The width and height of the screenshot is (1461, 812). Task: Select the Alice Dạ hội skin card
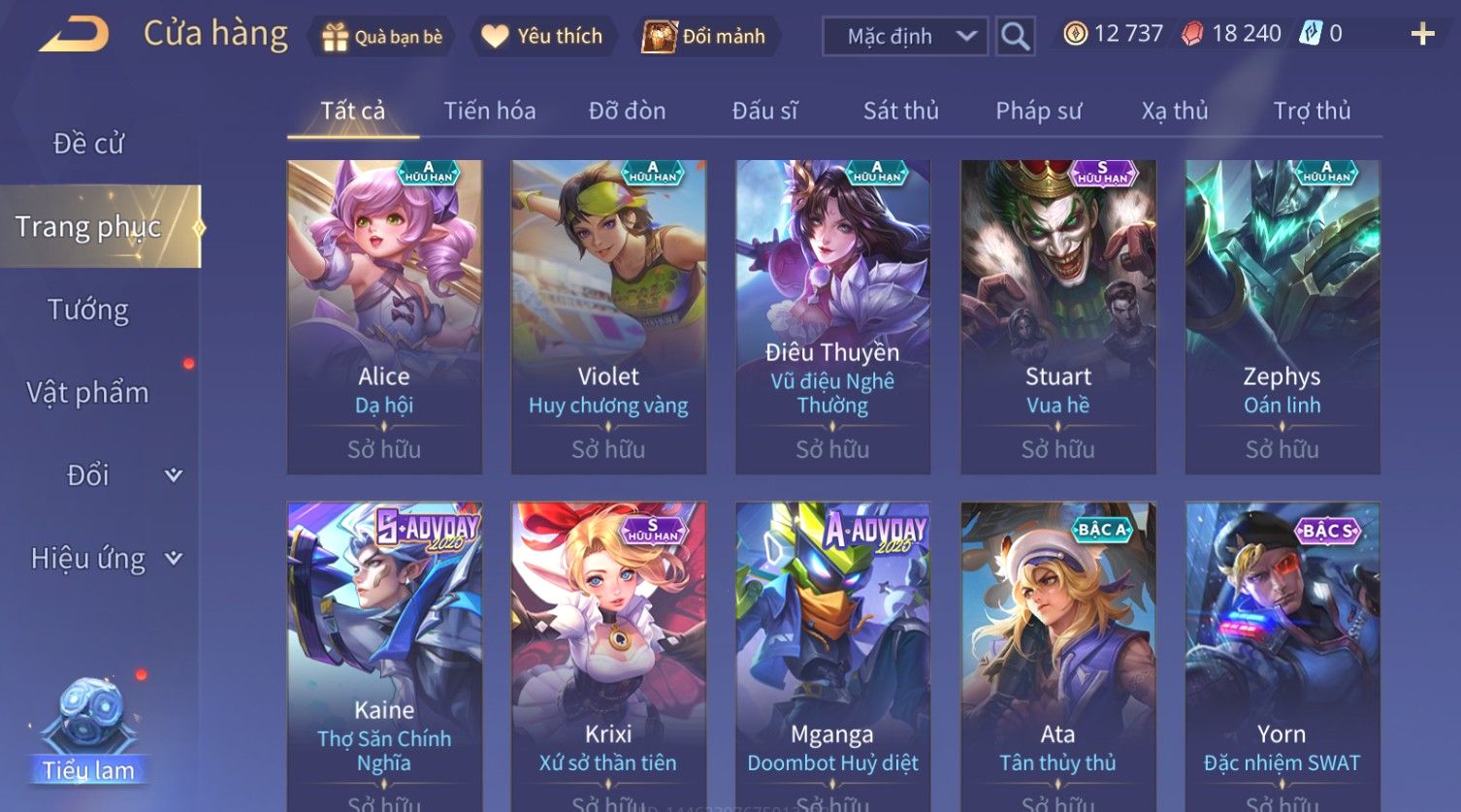[384, 316]
